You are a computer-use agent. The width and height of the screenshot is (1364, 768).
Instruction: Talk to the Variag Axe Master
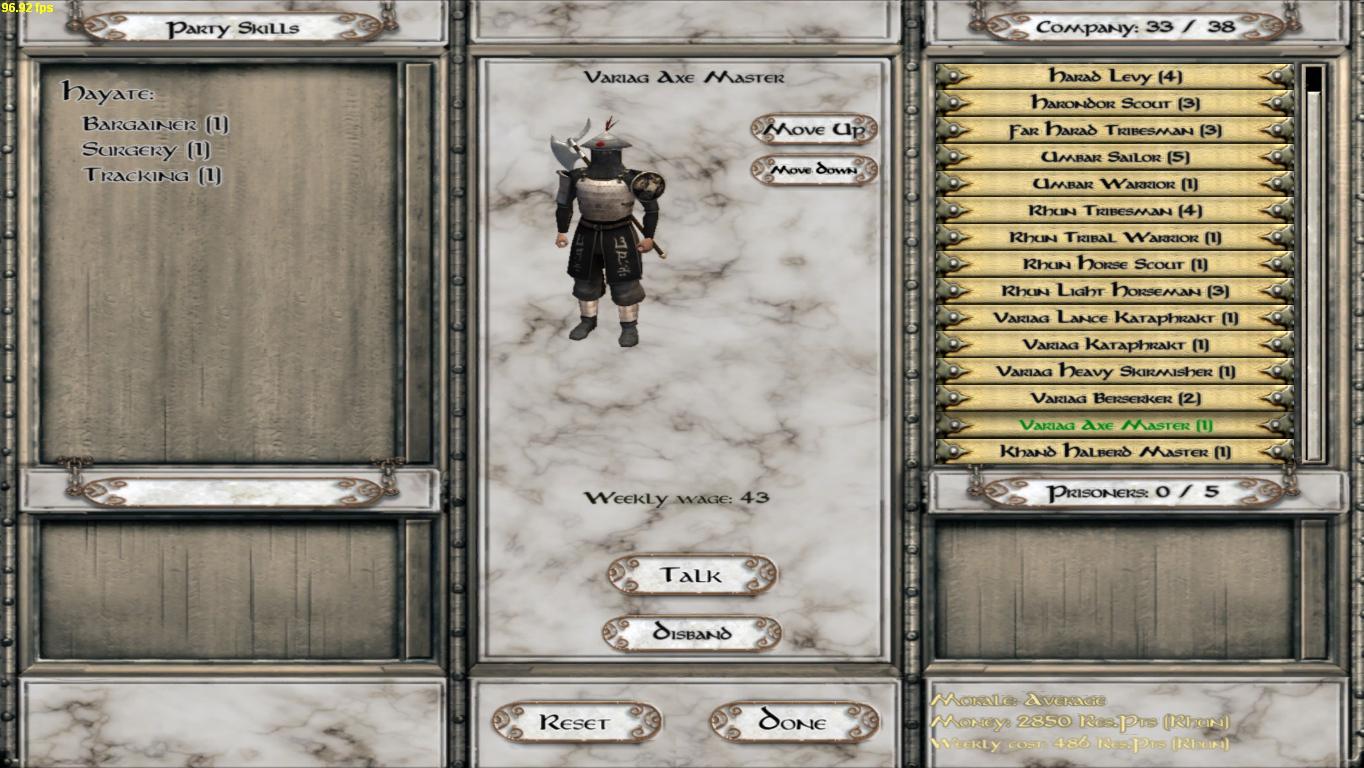click(692, 575)
